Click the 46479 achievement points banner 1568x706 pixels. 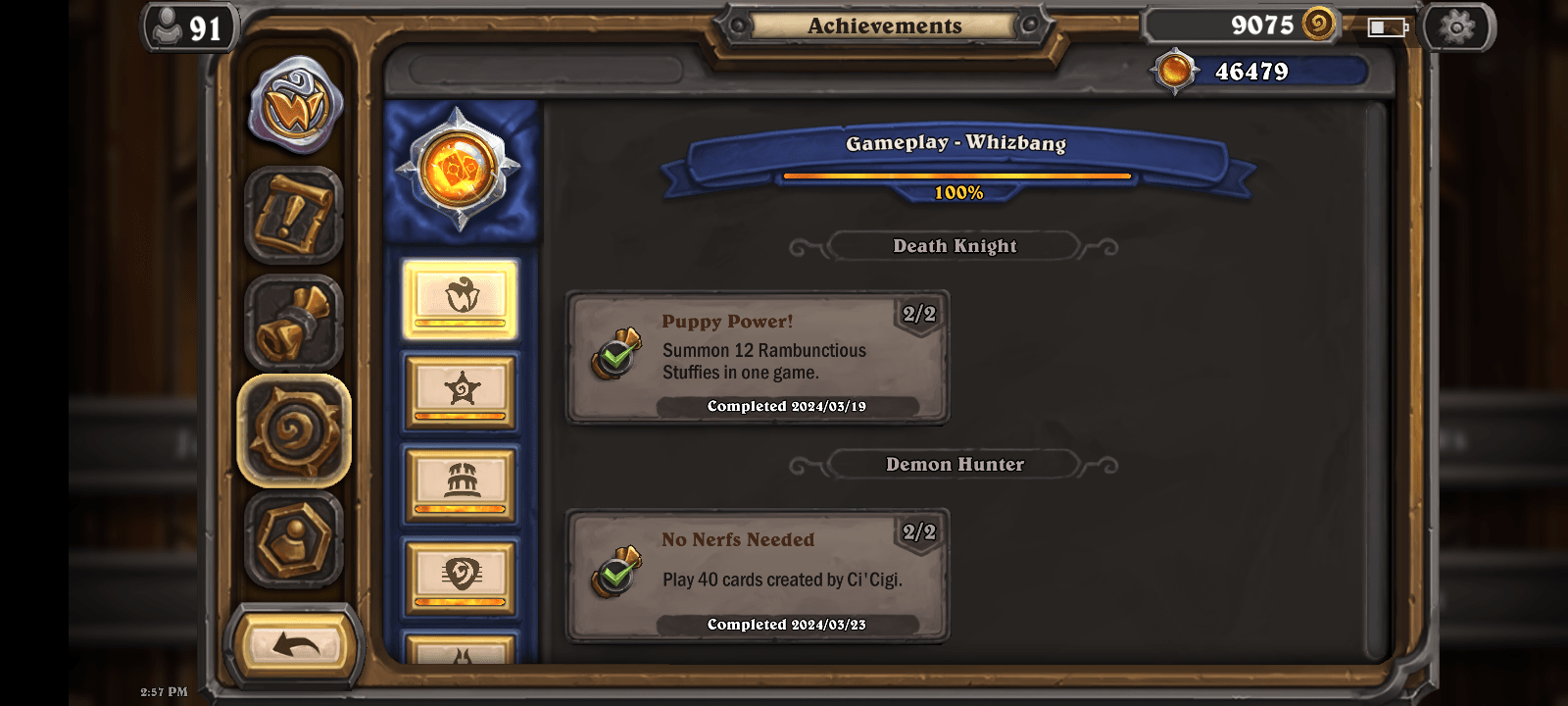click(1264, 72)
